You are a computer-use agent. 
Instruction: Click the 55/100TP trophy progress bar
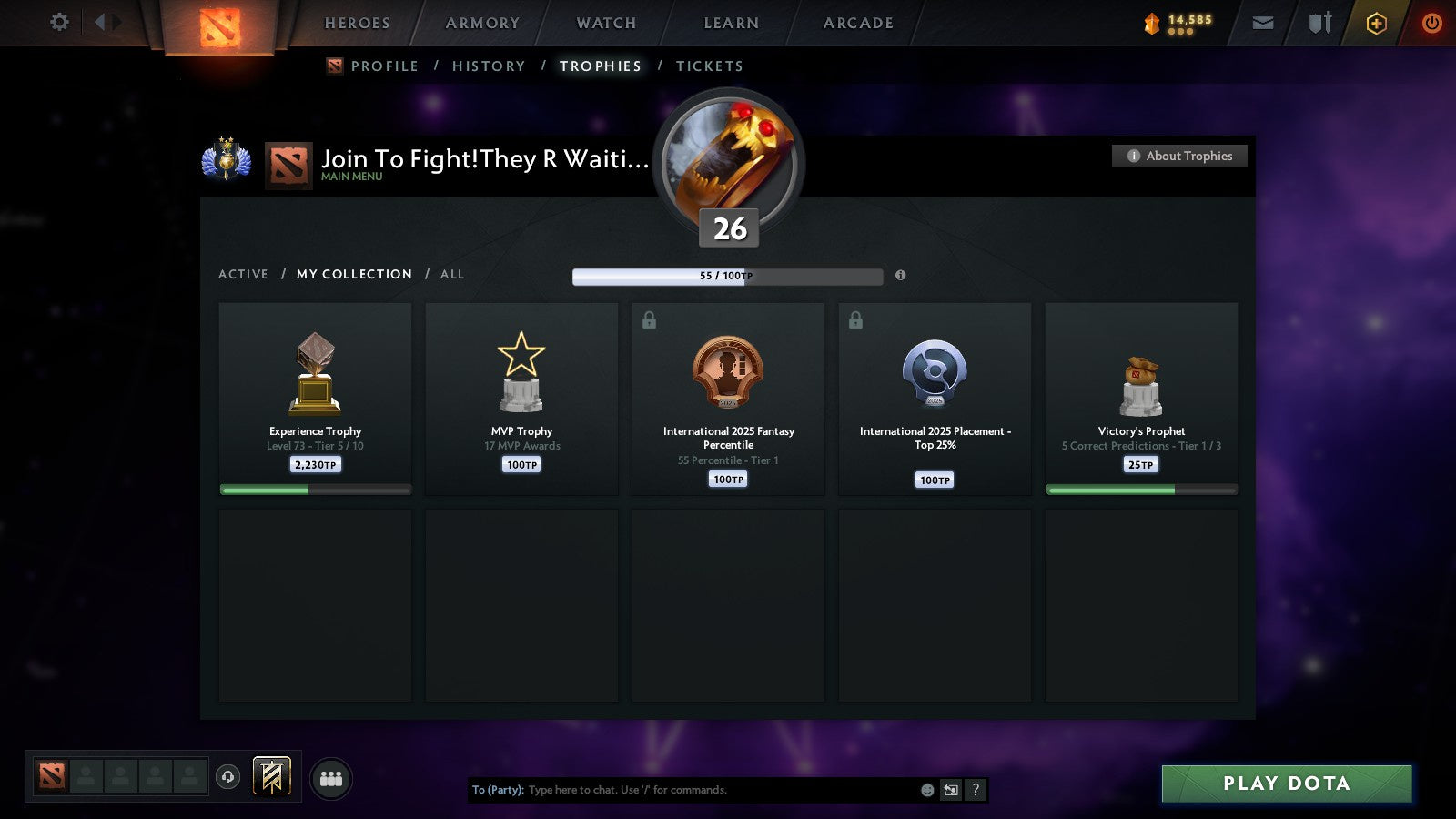727,275
